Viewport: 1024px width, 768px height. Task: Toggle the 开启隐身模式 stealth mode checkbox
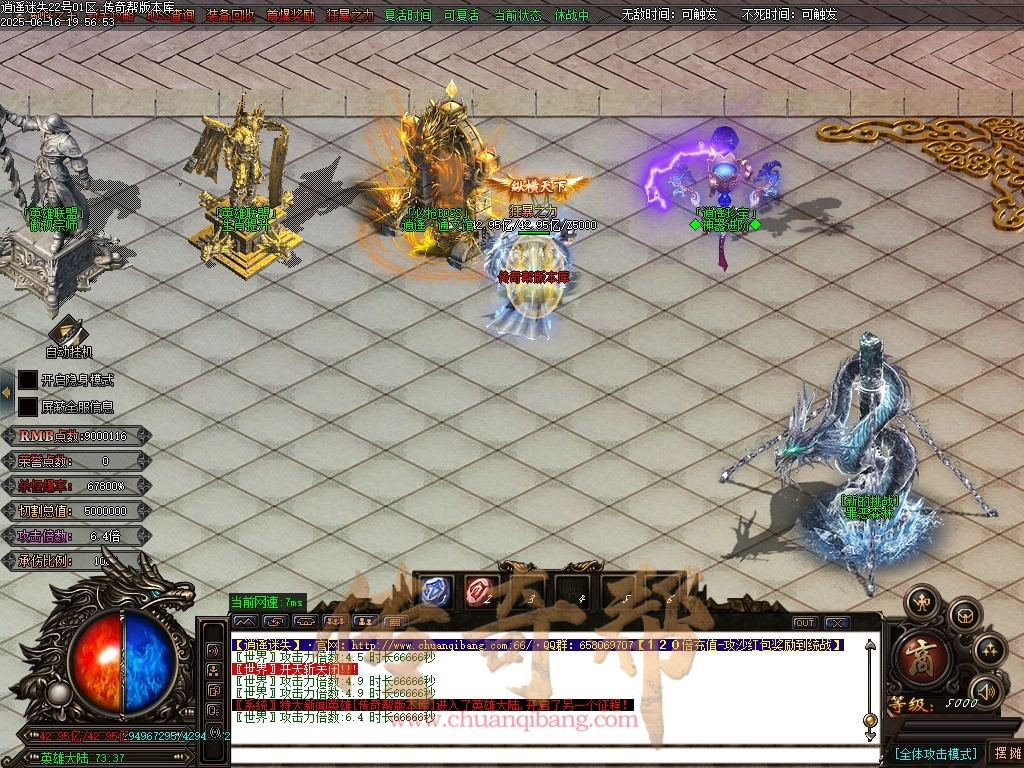tap(28, 380)
